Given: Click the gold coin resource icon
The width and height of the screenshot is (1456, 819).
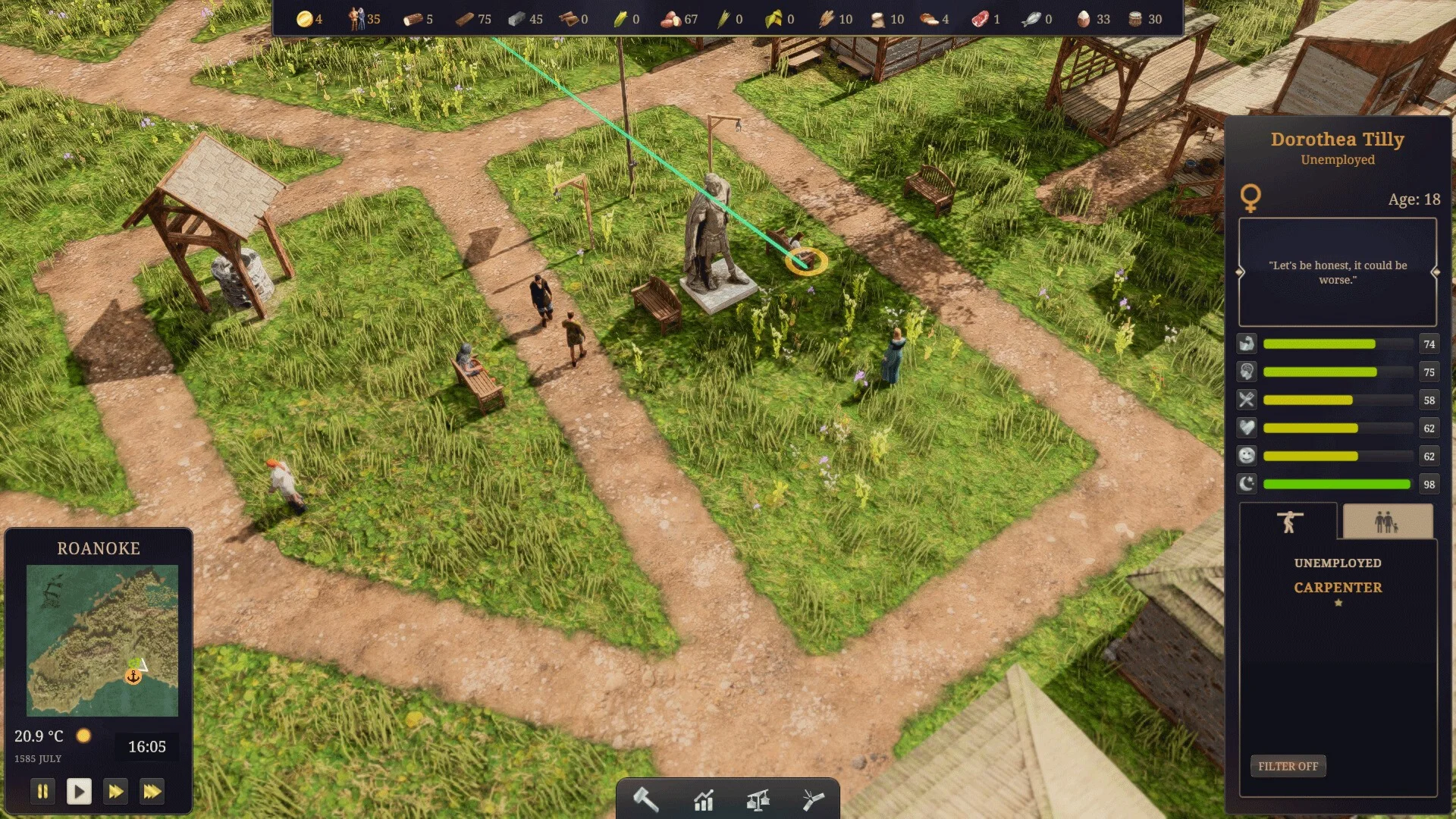Looking at the screenshot, I should tap(304, 19).
